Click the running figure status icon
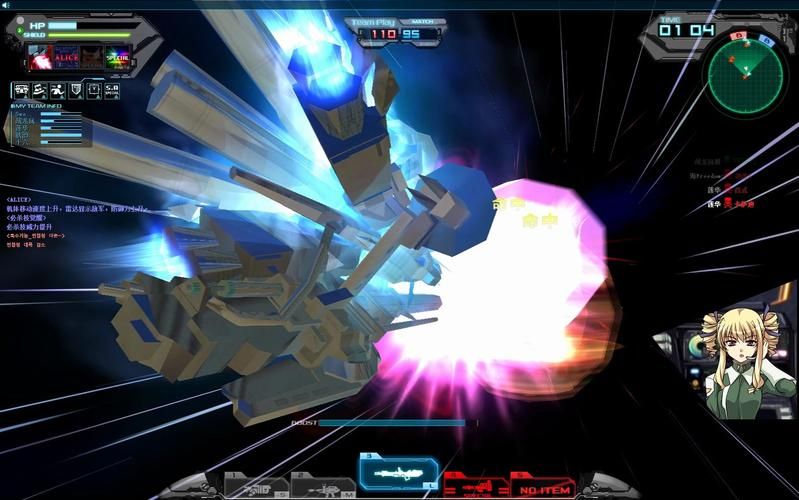Screen dimensions: 799x500 point(56,90)
